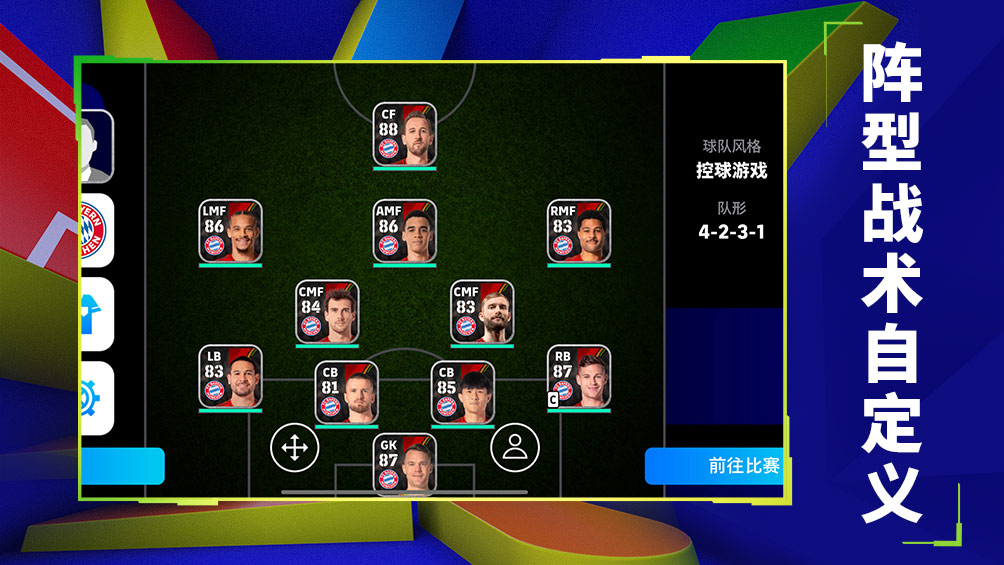
Task: Select the CF 88 striker card
Action: tap(404, 133)
